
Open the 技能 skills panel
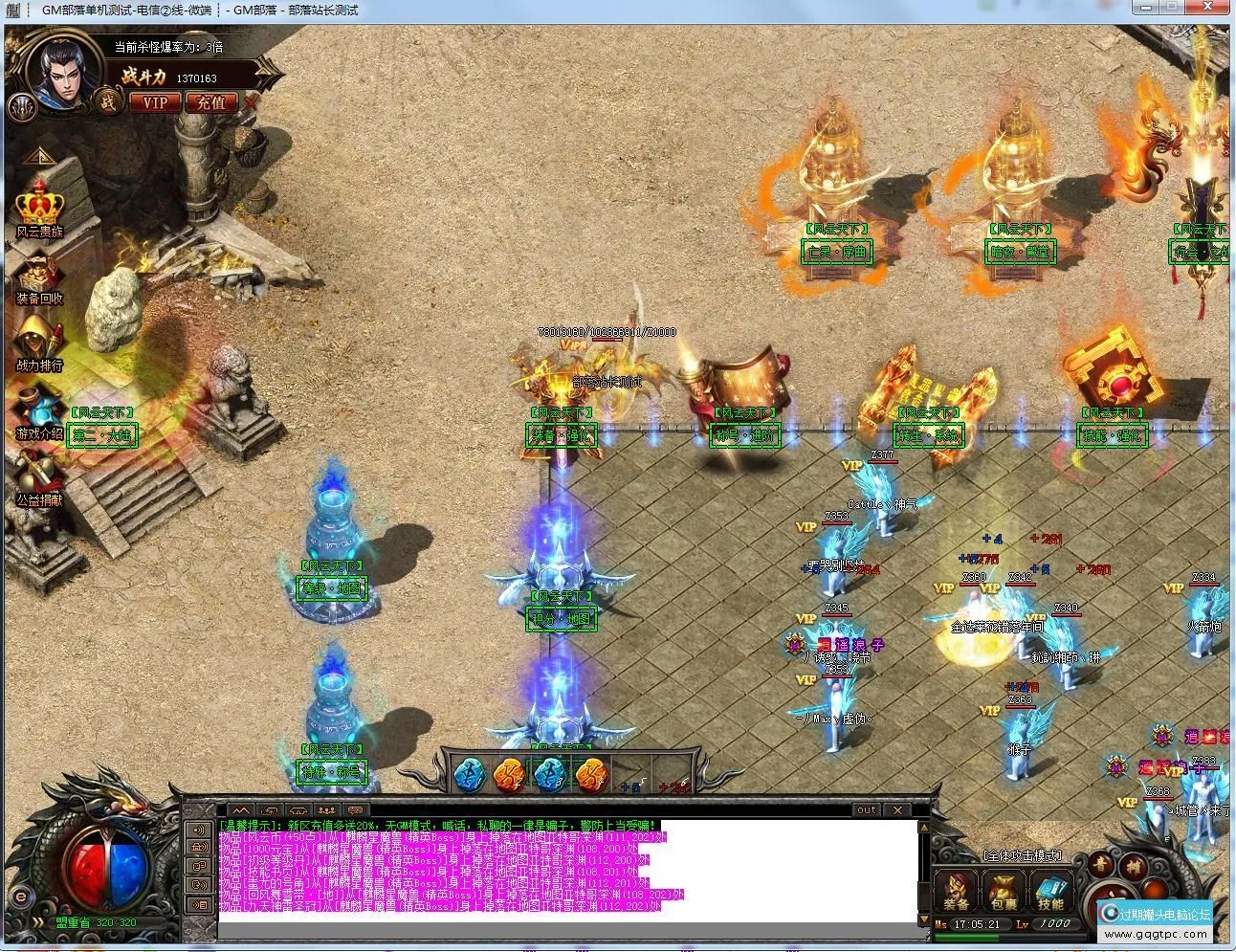(1050, 890)
